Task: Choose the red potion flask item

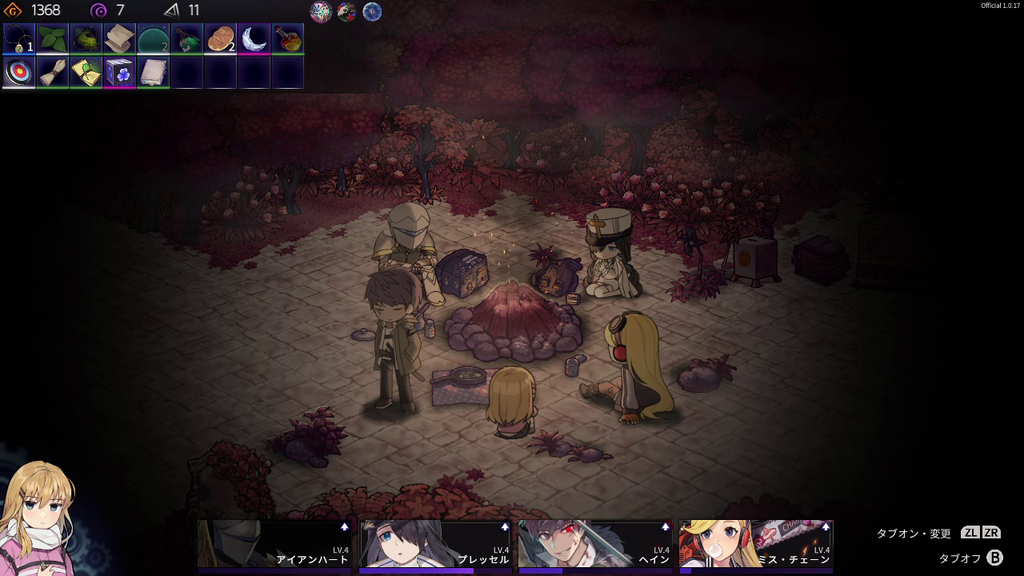Action: coord(287,39)
